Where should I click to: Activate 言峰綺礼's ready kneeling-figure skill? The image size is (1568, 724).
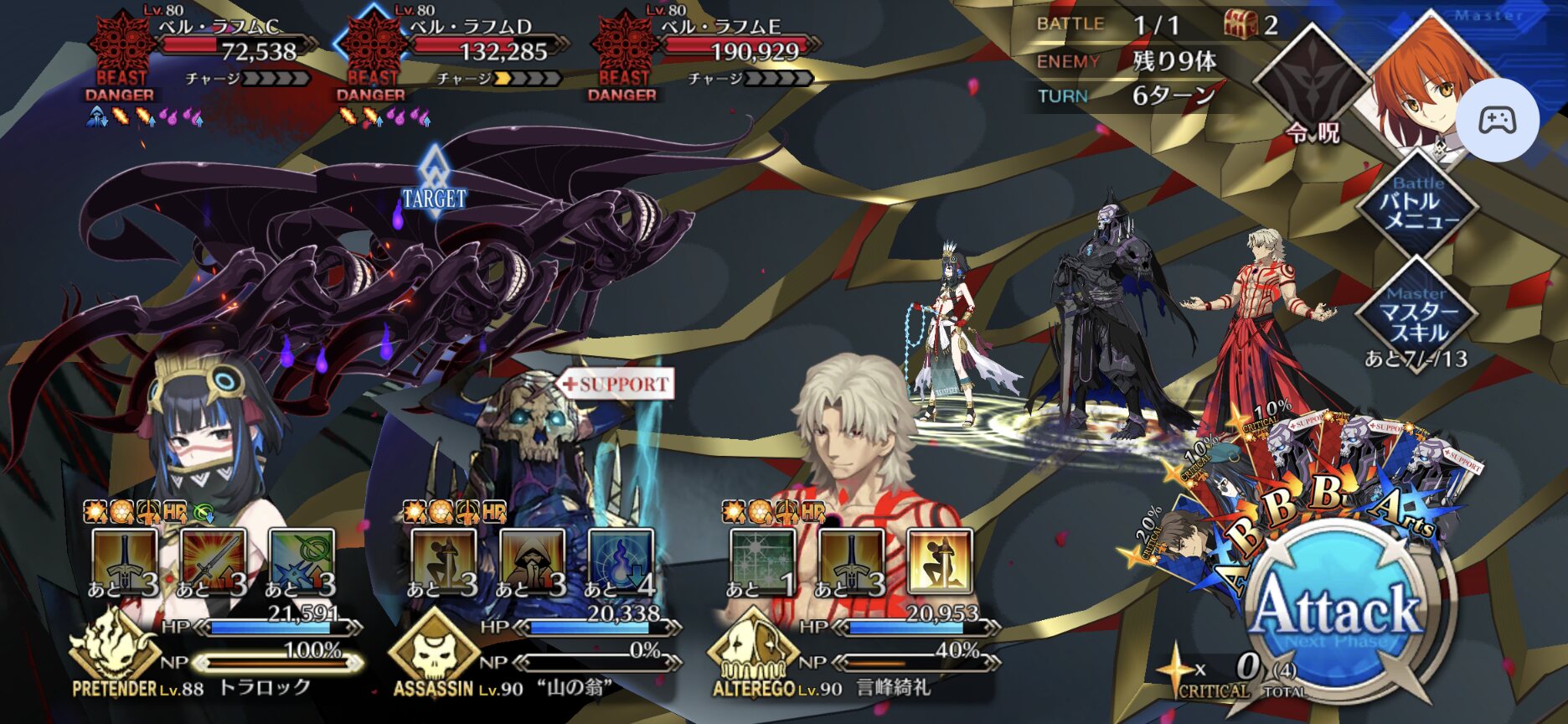click(x=939, y=561)
